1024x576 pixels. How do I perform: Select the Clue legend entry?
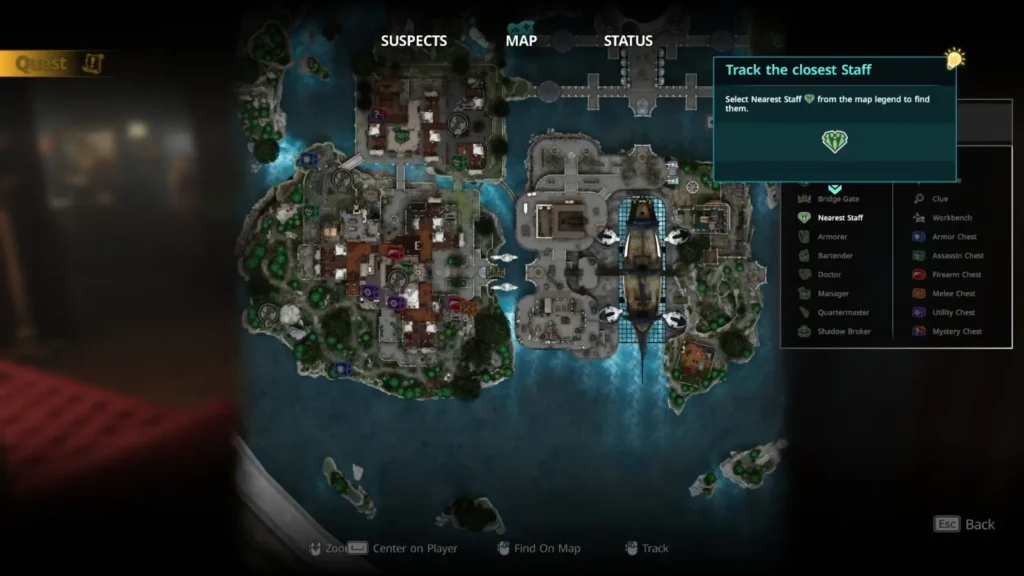coord(939,199)
